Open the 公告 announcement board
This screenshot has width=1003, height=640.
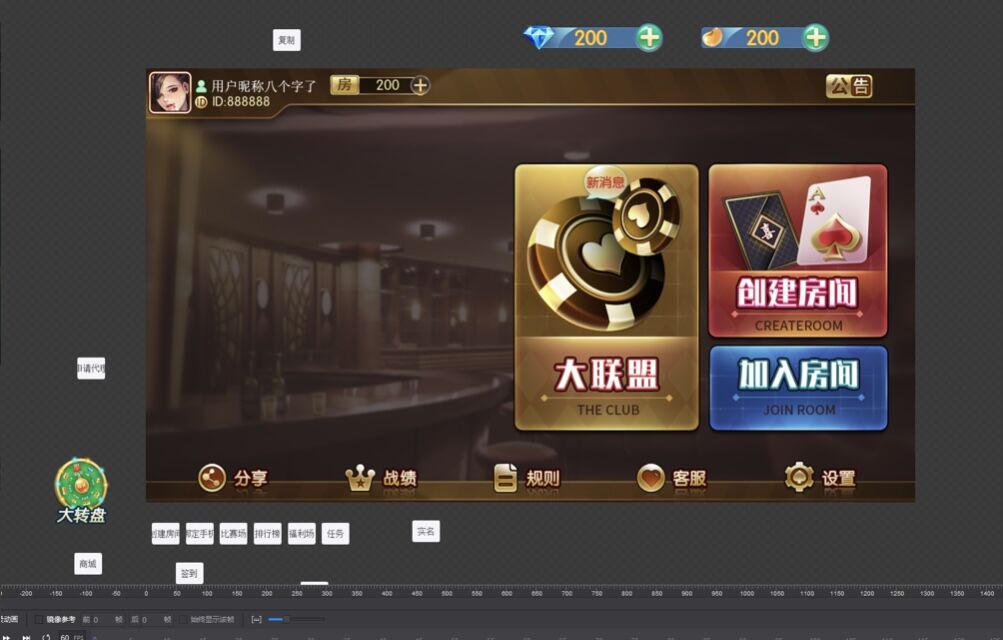[x=849, y=86]
